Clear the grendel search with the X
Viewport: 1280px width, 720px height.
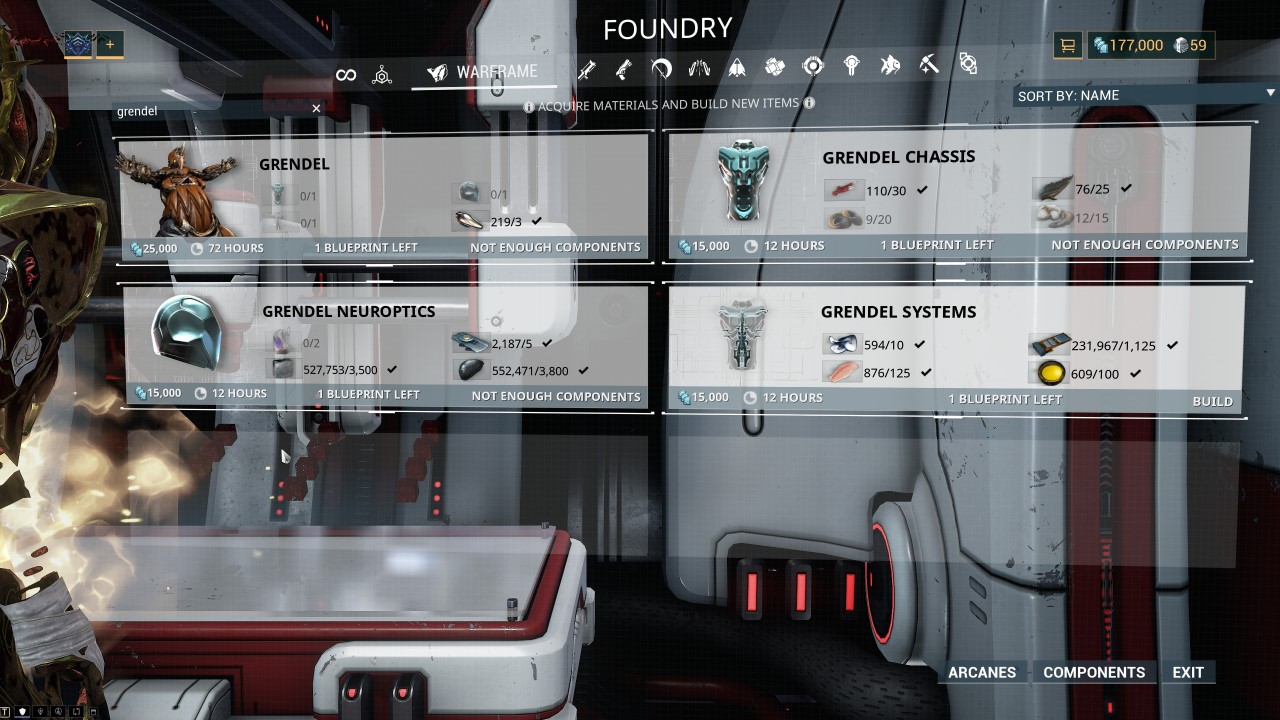[x=316, y=108]
